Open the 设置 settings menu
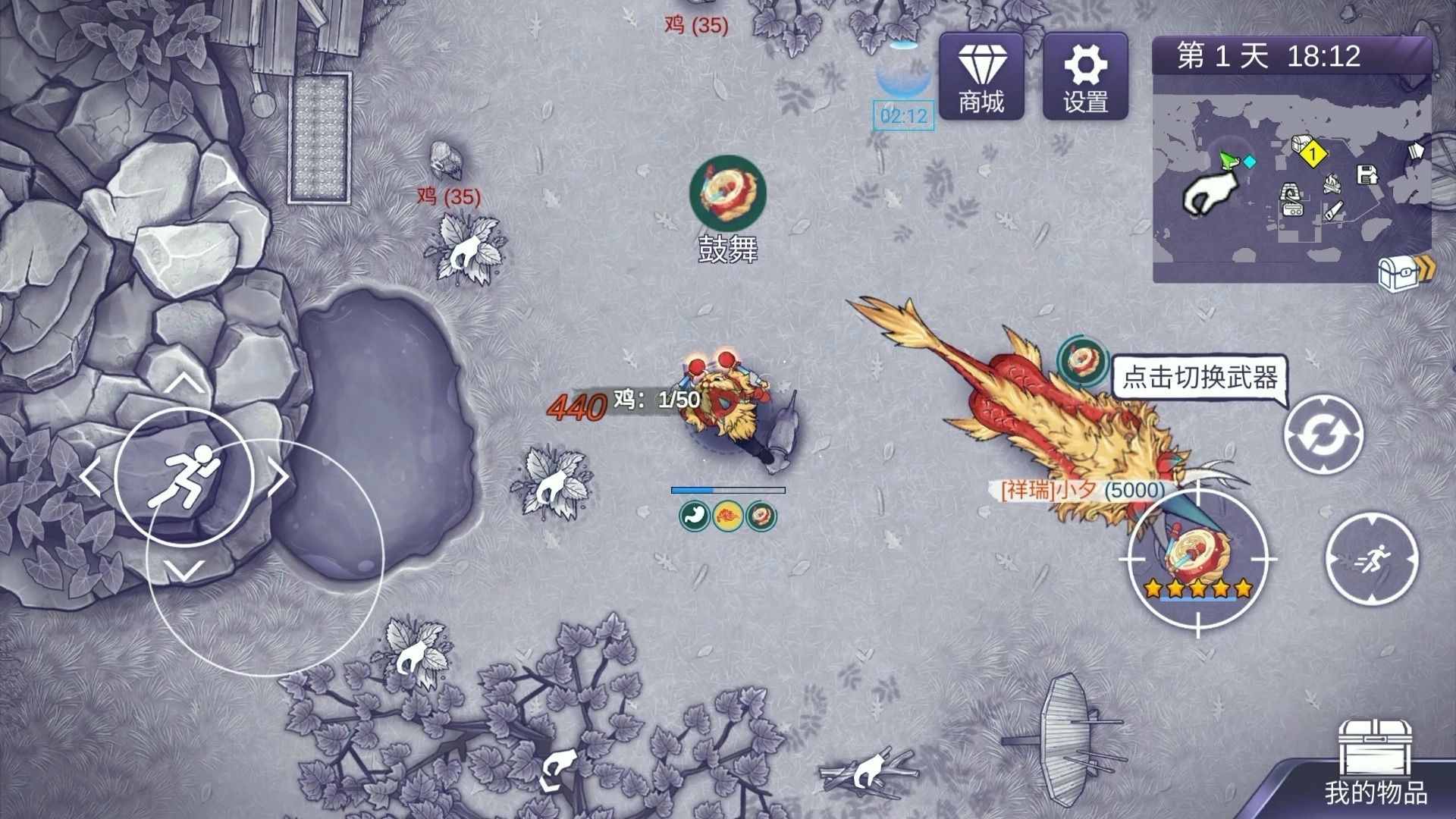This screenshot has height=819, width=1456. coord(1085,77)
